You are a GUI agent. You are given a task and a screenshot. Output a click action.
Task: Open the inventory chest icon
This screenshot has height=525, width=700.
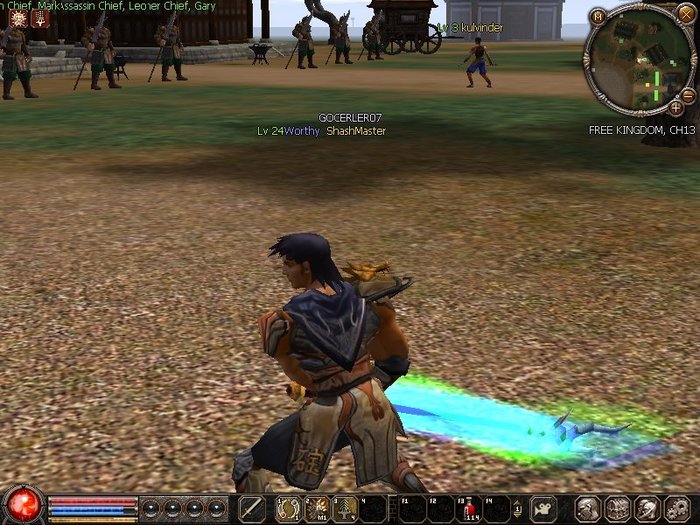616,508
